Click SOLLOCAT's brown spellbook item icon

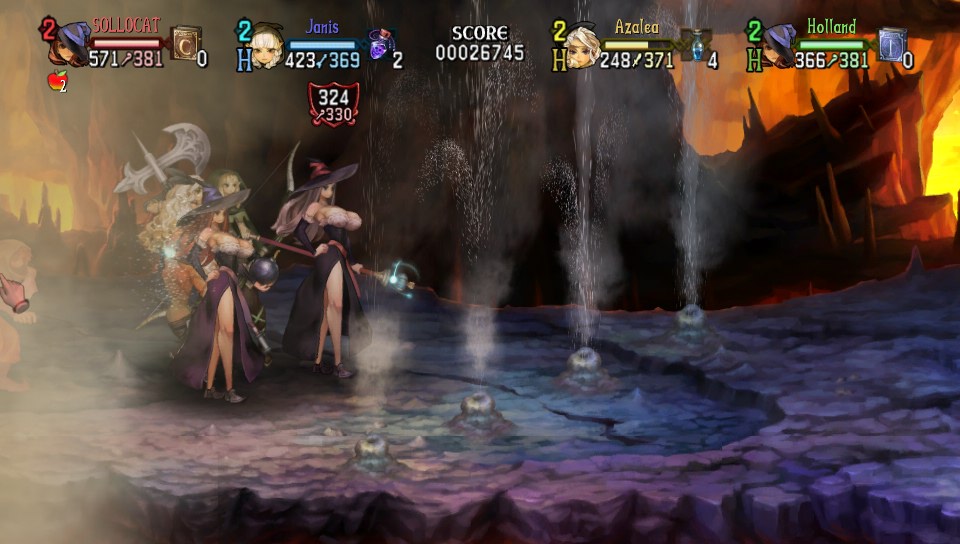[x=185, y=45]
